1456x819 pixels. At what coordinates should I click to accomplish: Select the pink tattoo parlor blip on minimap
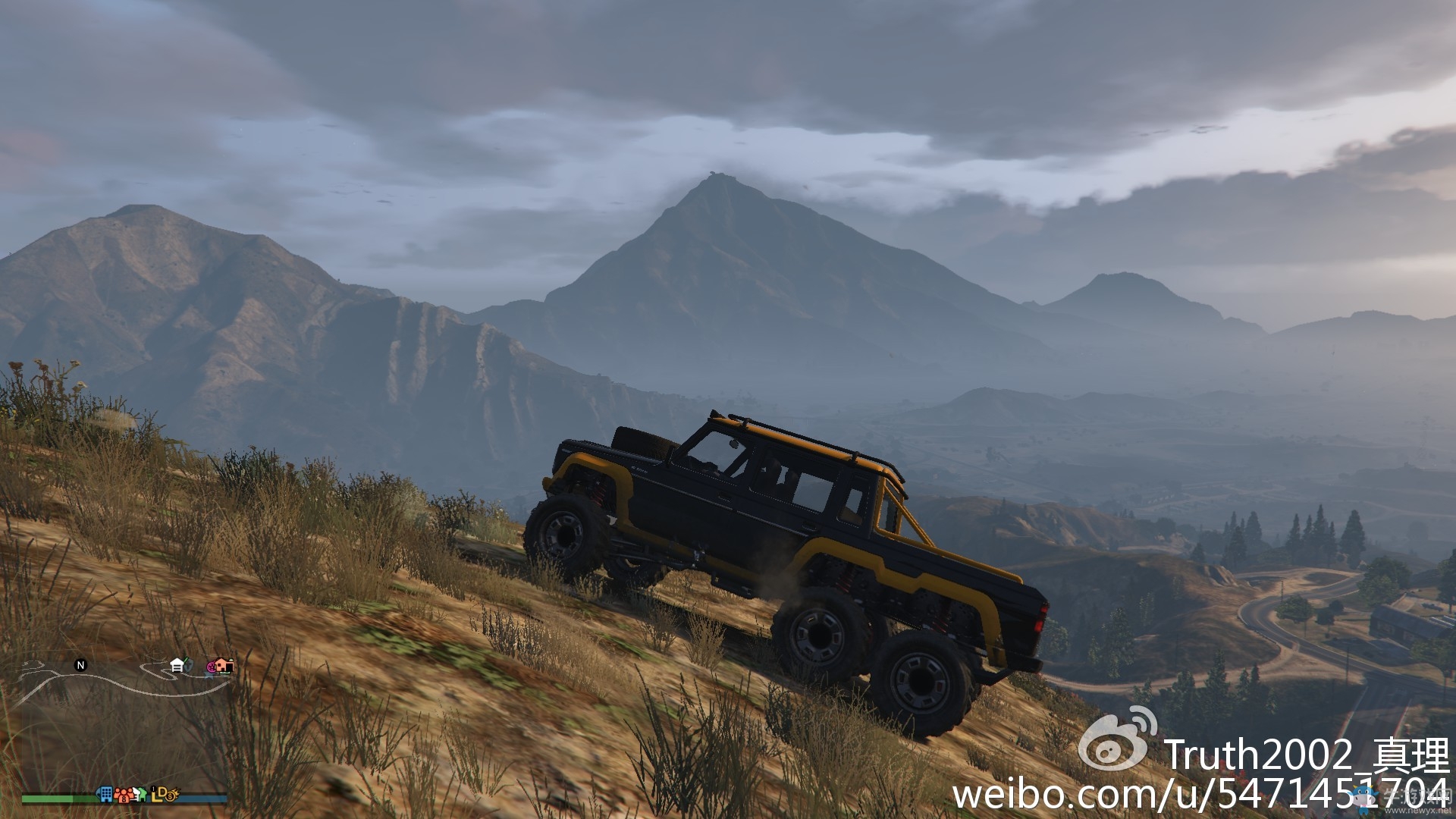click(x=212, y=667)
